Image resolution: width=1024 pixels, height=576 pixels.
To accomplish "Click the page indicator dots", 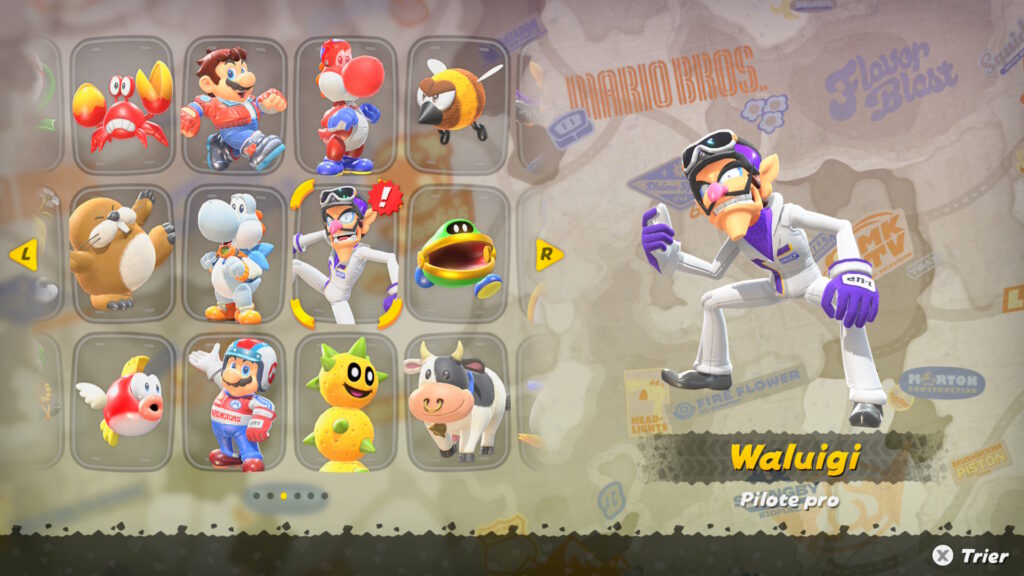I will click(290, 495).
